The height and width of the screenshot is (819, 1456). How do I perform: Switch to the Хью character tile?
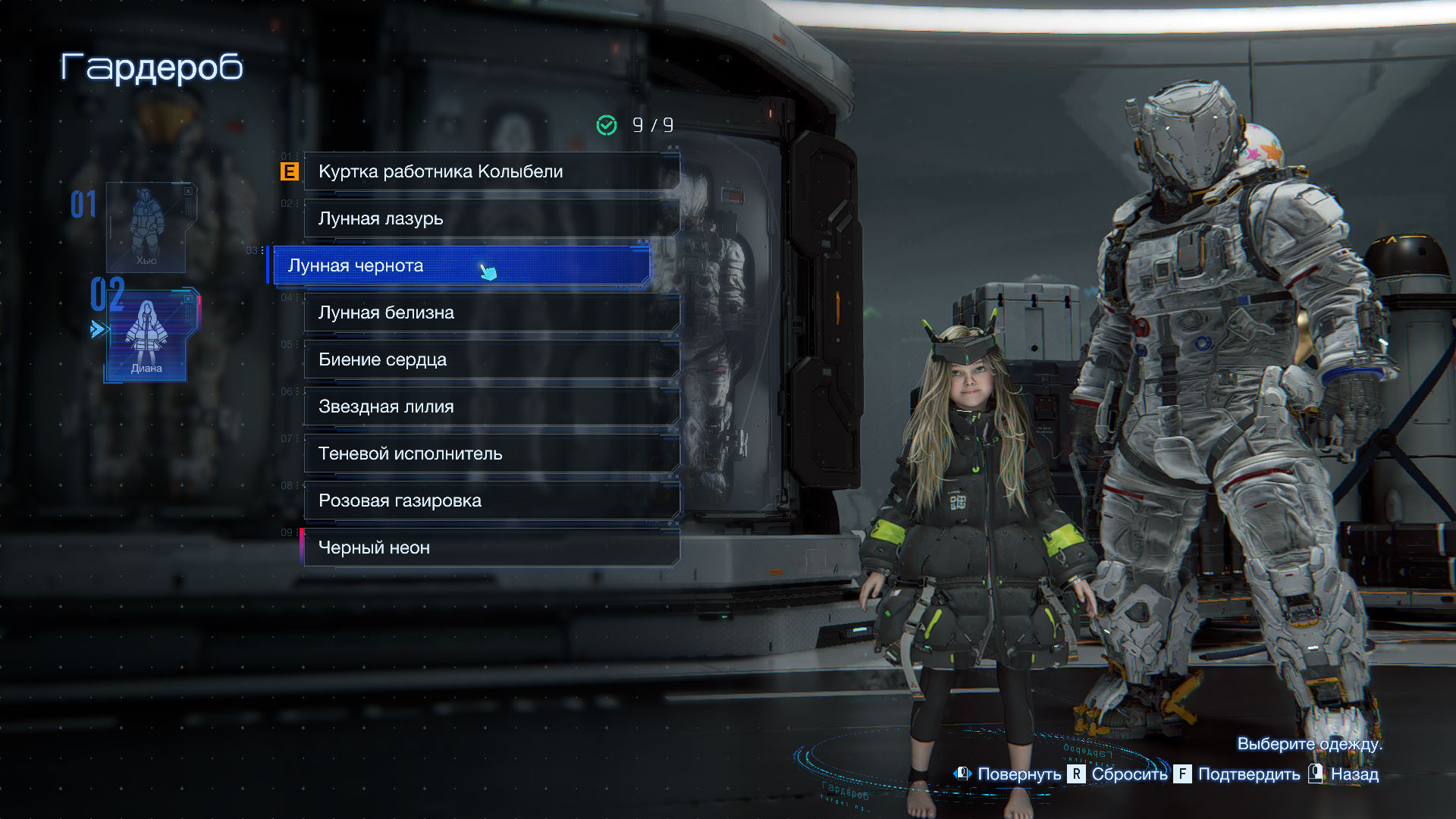[x=146, y=227]
